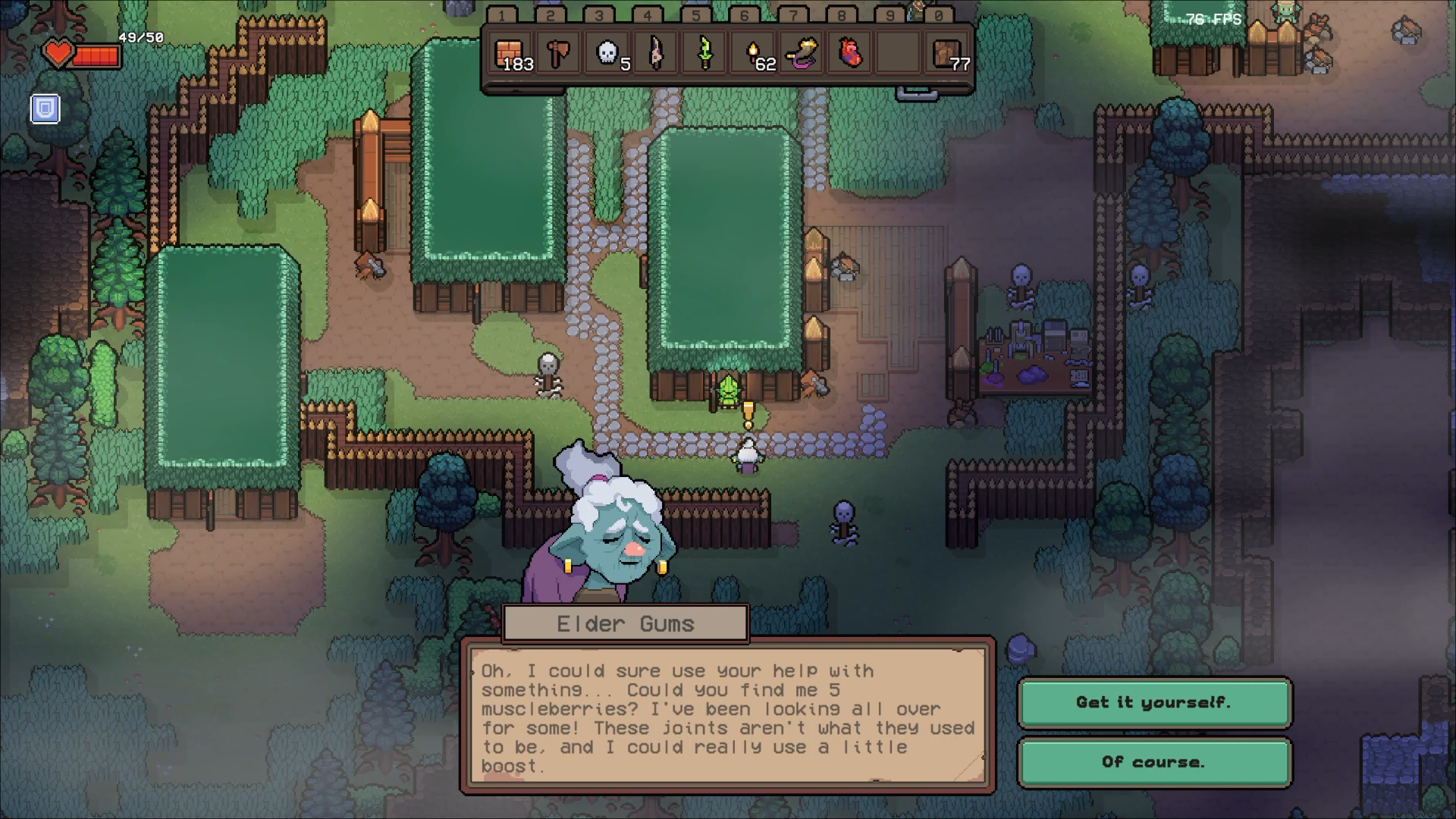Choose the horn item slot
Screen dimensions: 1456x819
pyautogui.click(x=802, y=54)
